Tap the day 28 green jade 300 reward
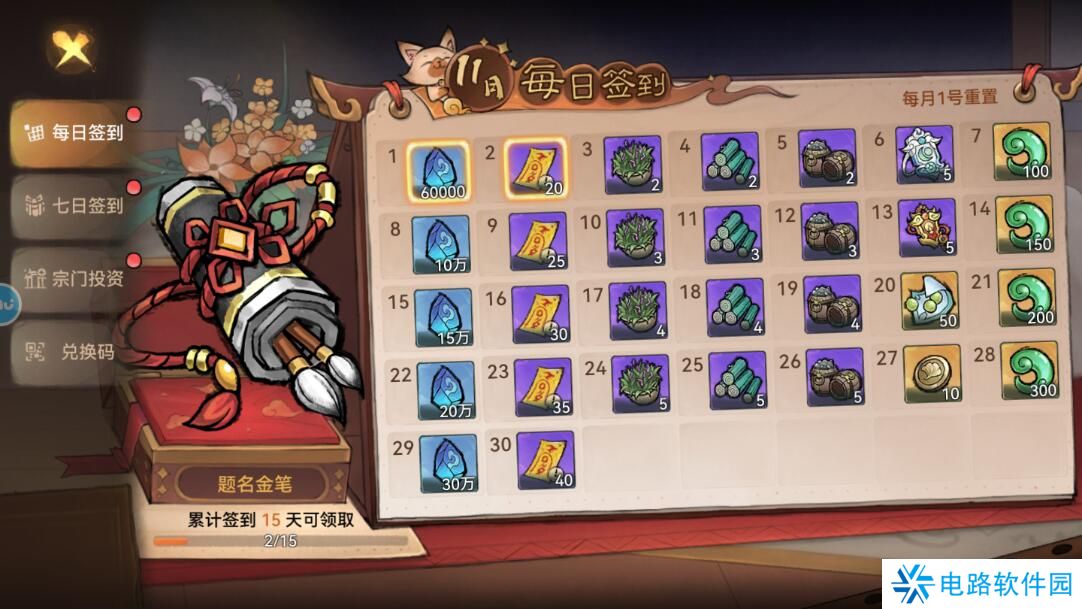The width and height of the screenshot is (1082, 609). 1029,372
